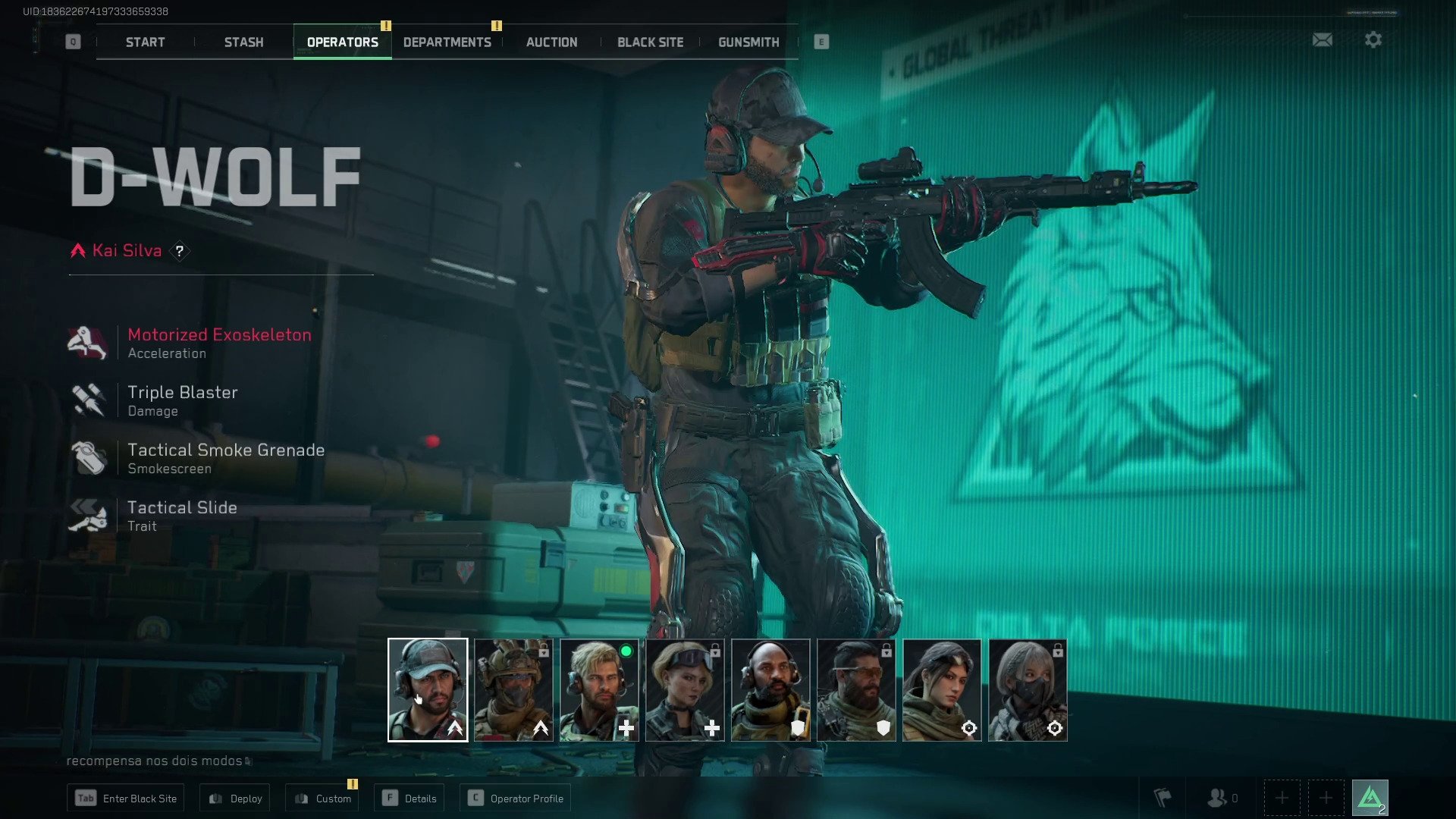Click the Tactical Smoke Grenade ability icon

point(89,457)
